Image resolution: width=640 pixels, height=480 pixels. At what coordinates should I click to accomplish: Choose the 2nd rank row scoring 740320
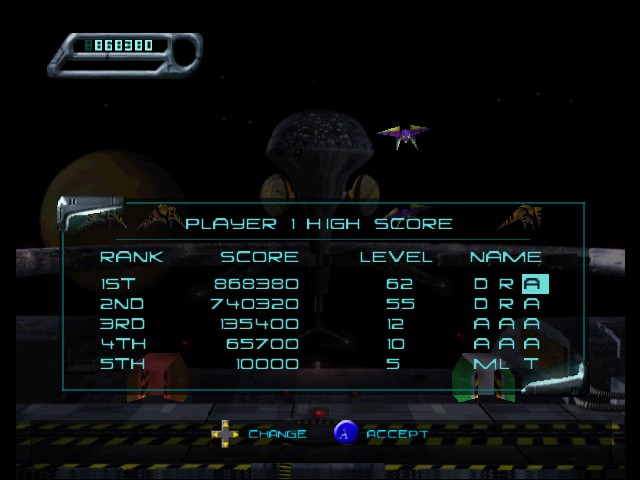pos(320,304)
